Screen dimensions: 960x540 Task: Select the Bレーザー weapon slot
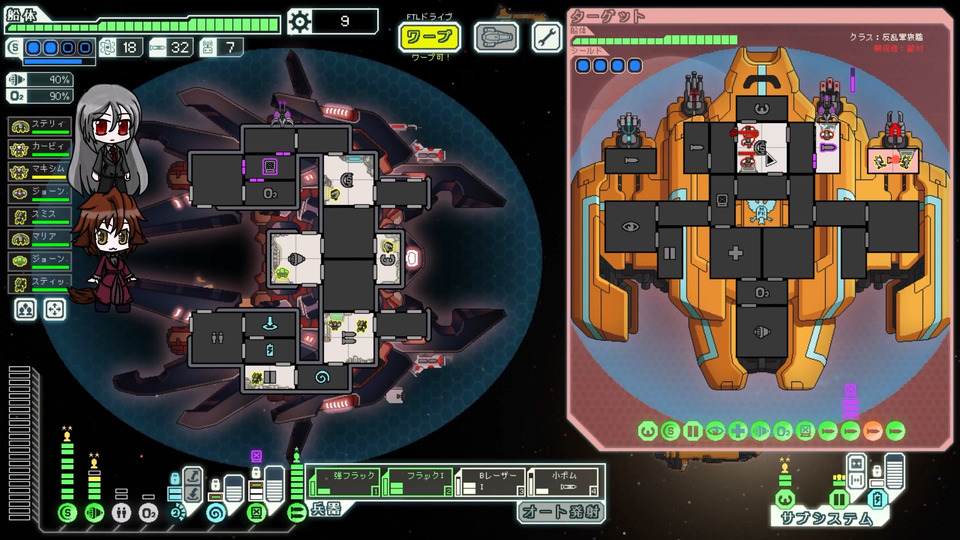(x=489, y=482)
